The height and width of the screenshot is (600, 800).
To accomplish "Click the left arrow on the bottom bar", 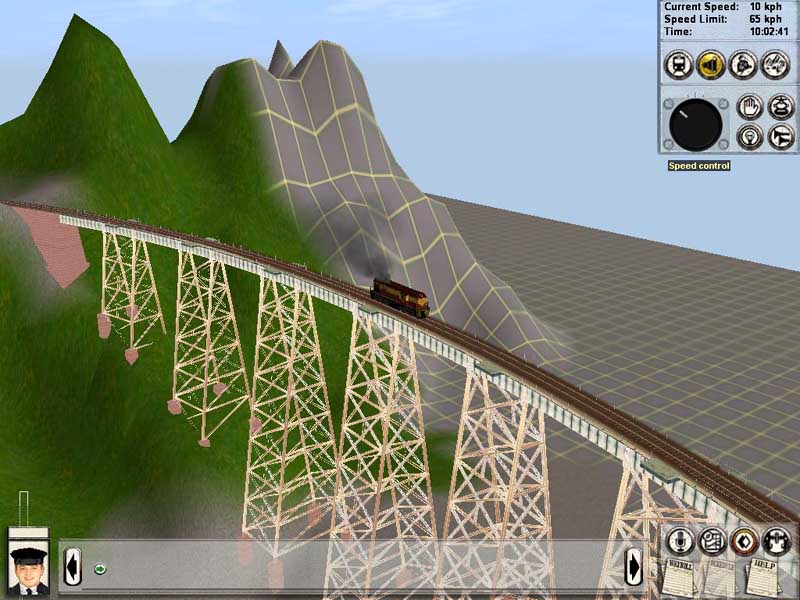I will tap(72, 567).
